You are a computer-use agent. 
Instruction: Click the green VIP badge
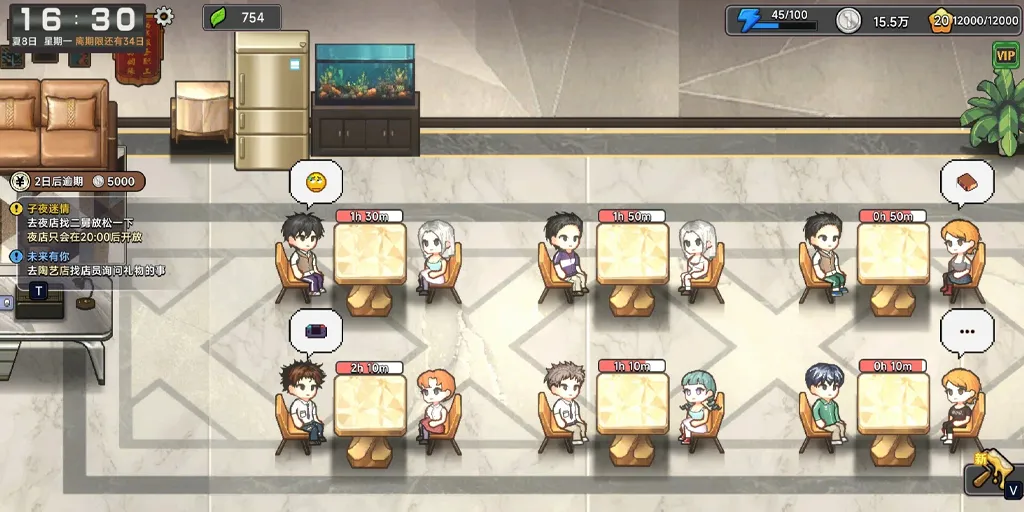pyautogui.click(x=1005, y=56)
